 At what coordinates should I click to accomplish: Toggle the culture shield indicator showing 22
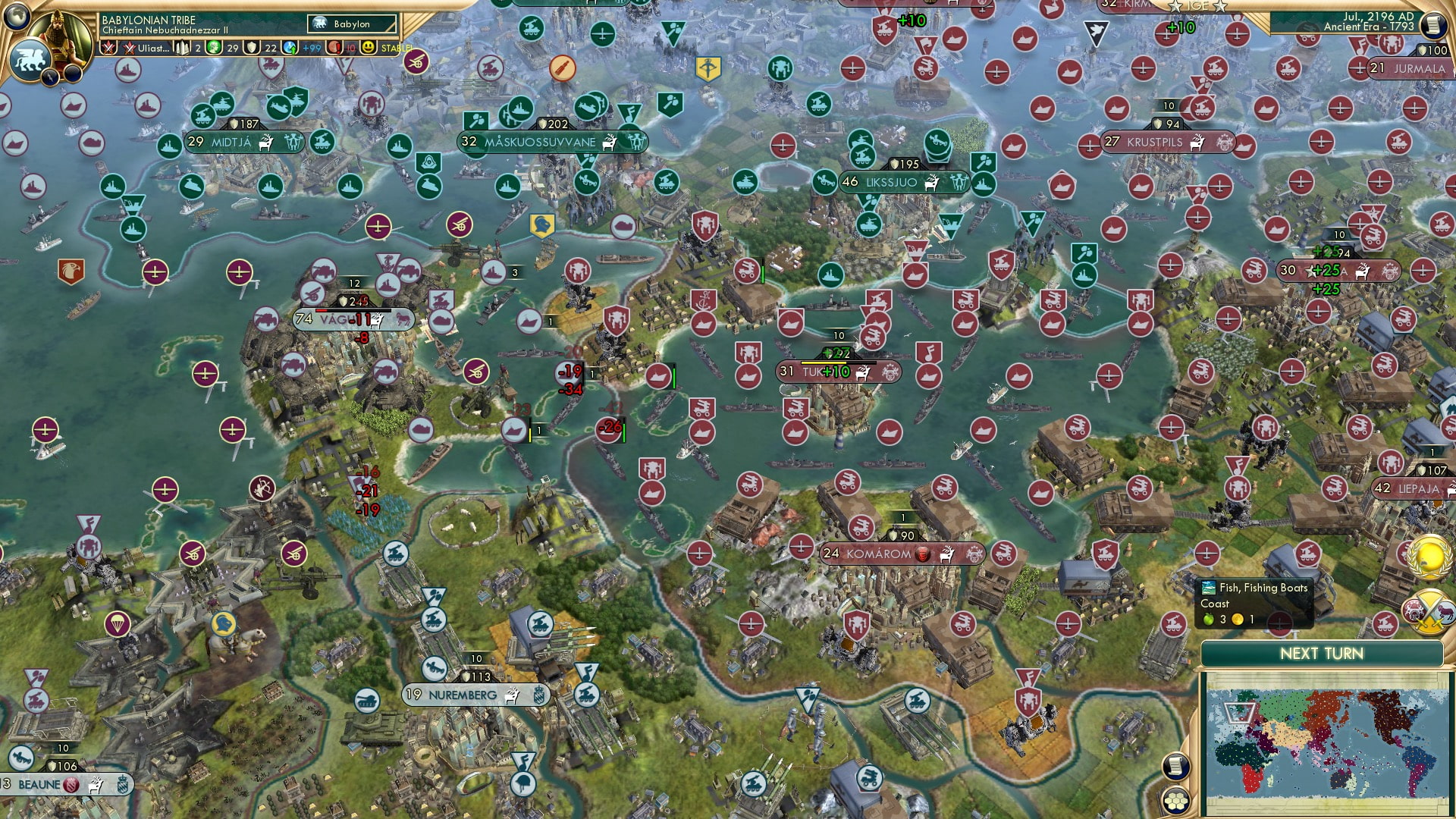coord(252,47)
